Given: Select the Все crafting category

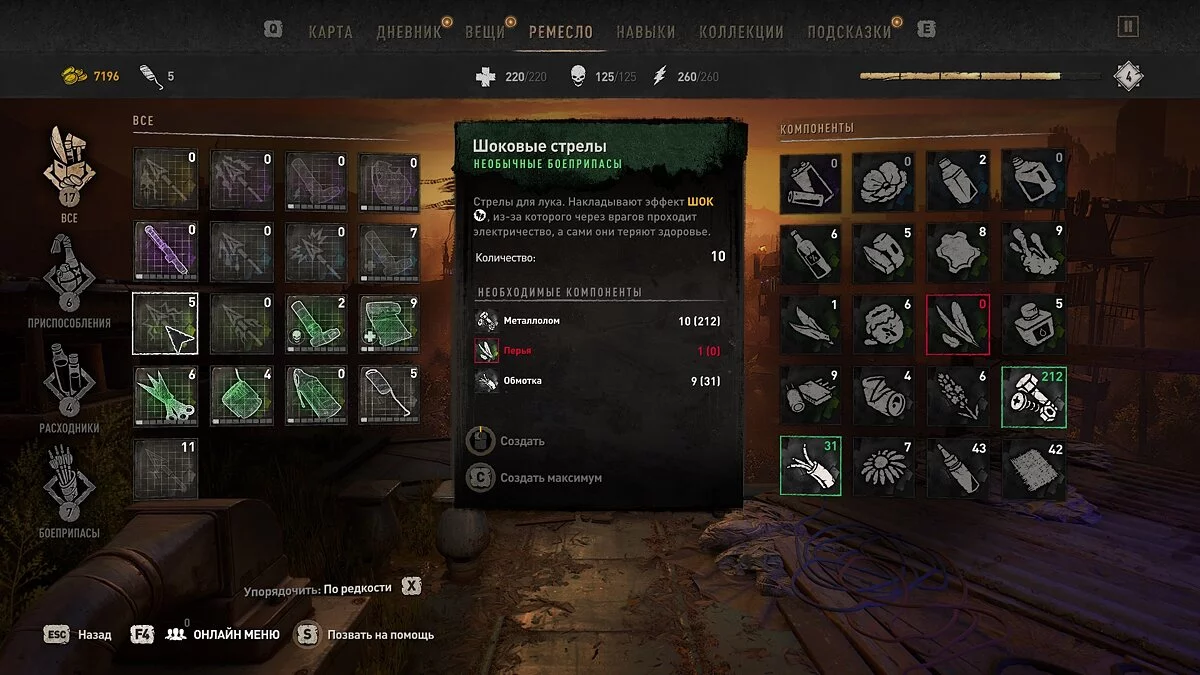Looking at the screenshot, I should point(69,170).
